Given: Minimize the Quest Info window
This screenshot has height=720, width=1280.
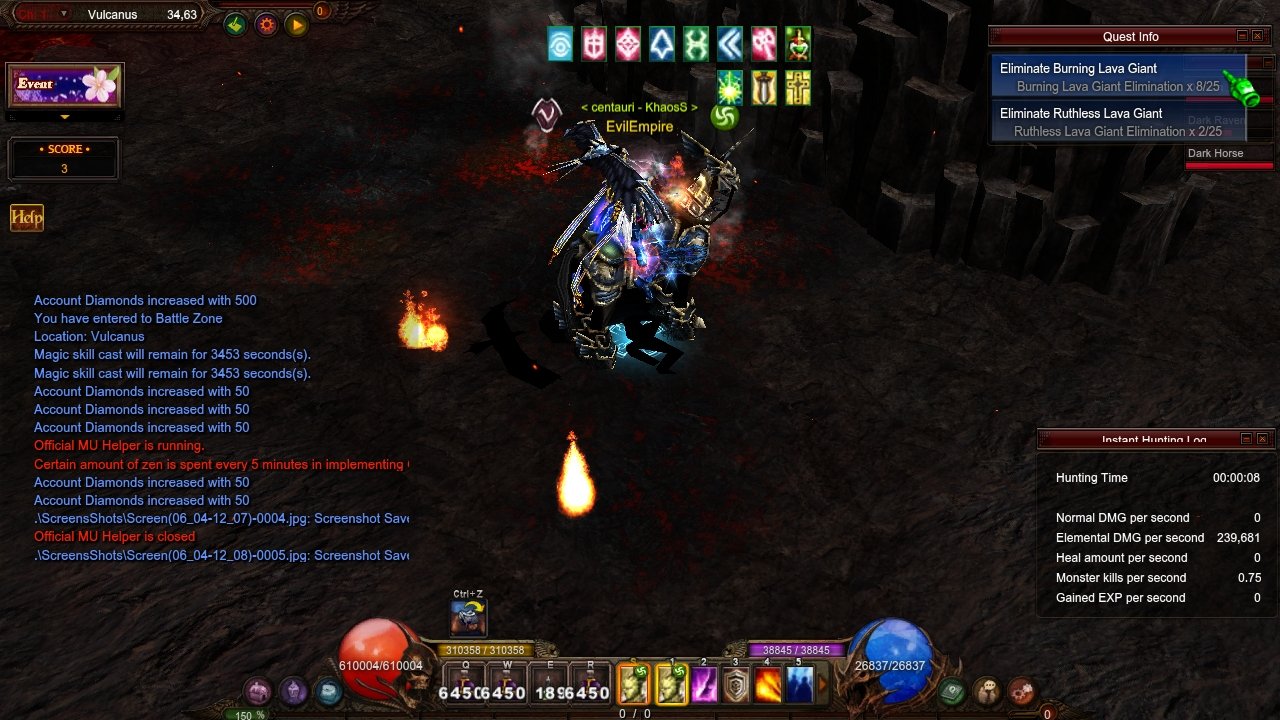Looking at the screenshot, I should click(1242, 36).
